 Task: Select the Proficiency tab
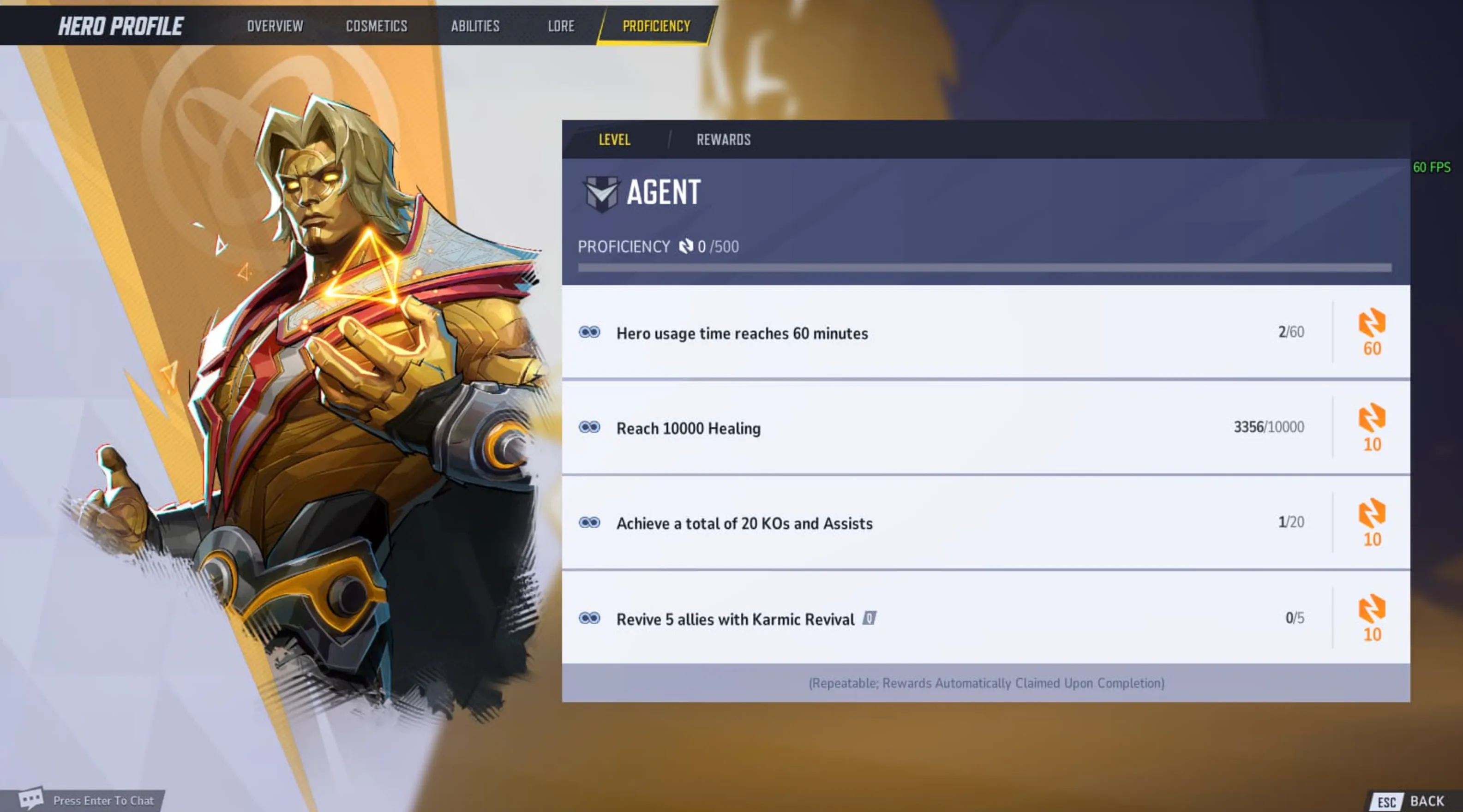click(x=656, y=26)
